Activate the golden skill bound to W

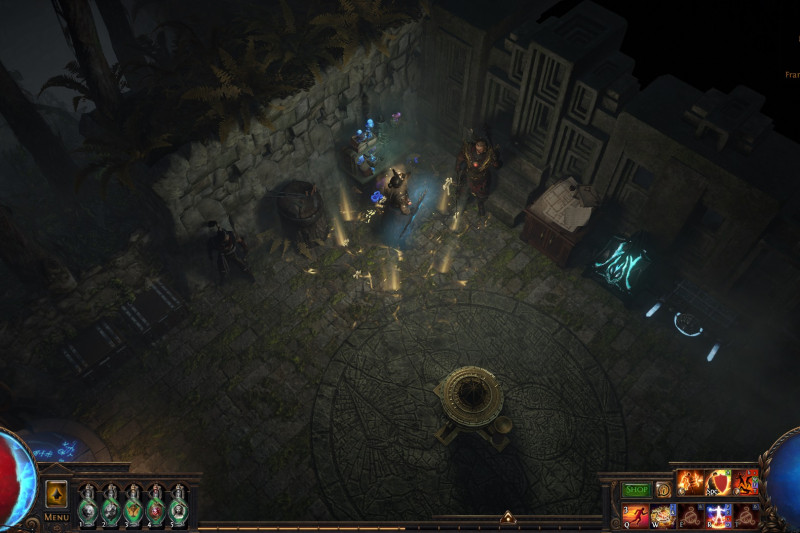click(x=664, y=516)
